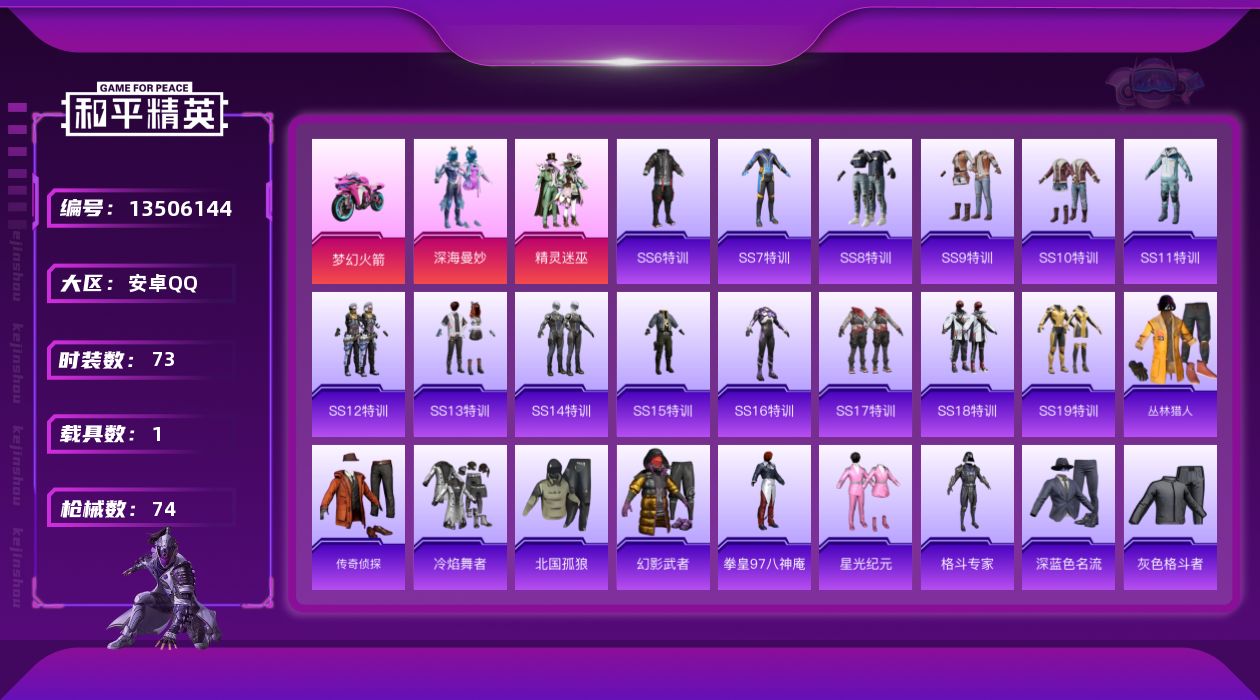Click the SS7特训 outfit card
Image resolution: width=1260 pixels, height=700 pixels.
pos(764,211)
